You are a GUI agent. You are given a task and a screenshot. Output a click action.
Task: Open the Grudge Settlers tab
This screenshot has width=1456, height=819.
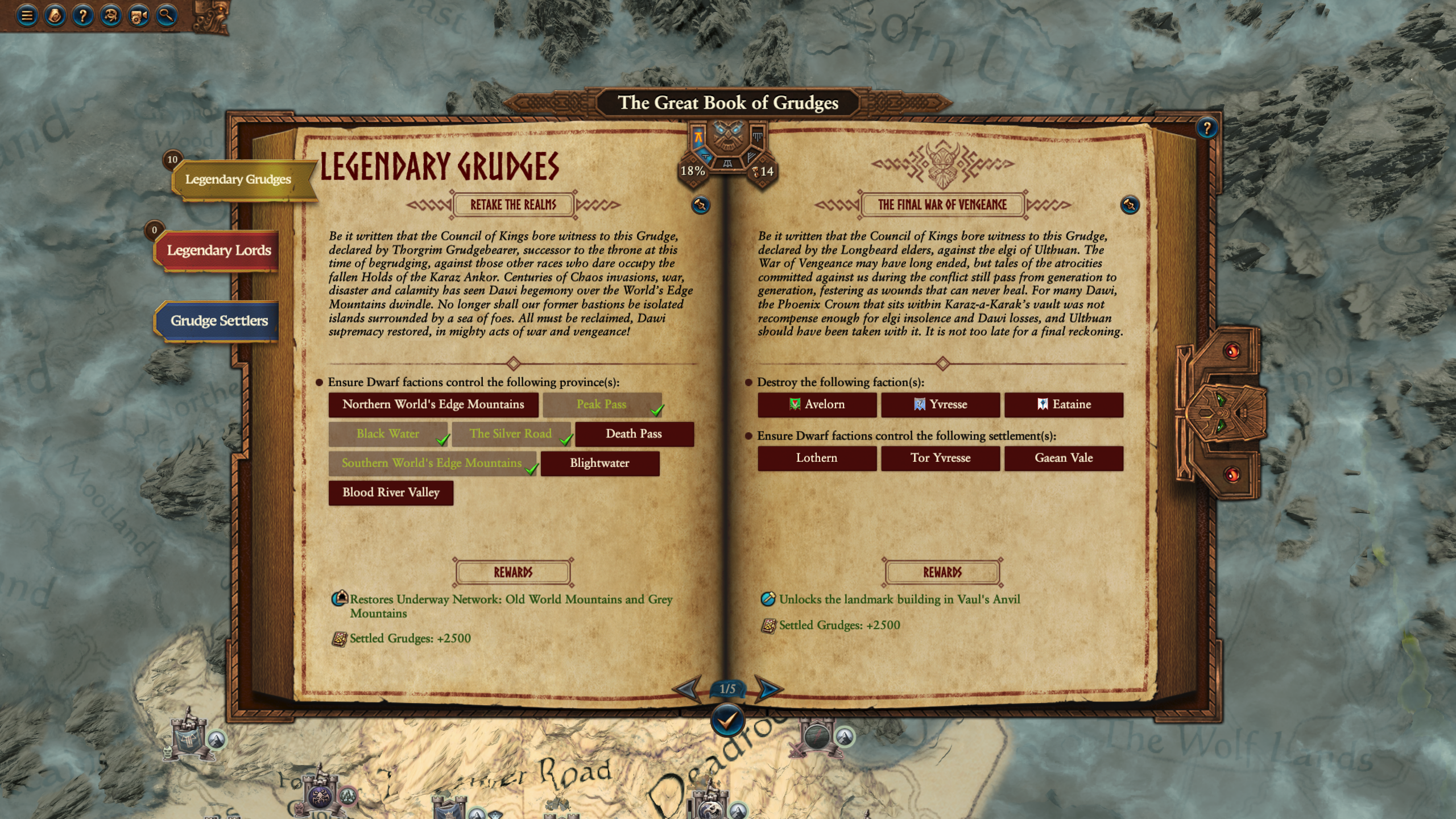[x=219, y=321]
